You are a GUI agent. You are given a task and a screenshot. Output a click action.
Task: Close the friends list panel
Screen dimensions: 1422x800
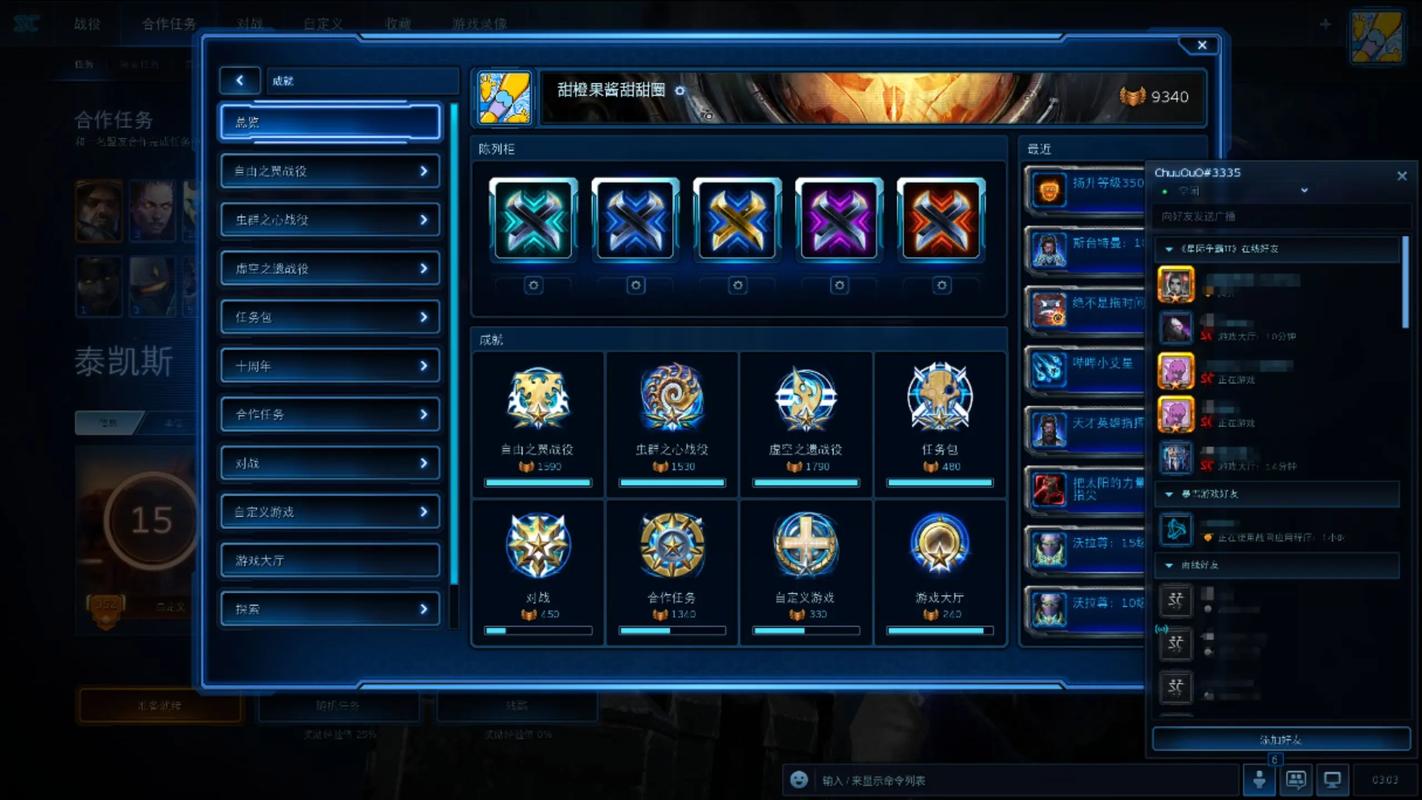[1401, 176]
